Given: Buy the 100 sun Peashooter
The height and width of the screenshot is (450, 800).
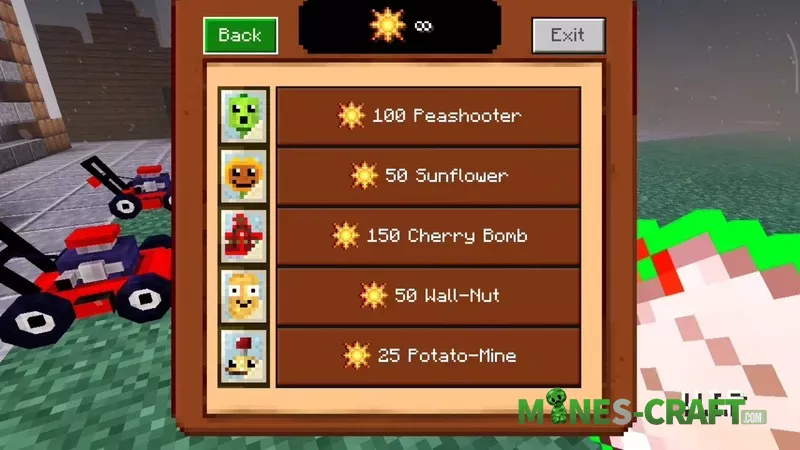Looking at the screenshot, I should (x=428, y=116).
